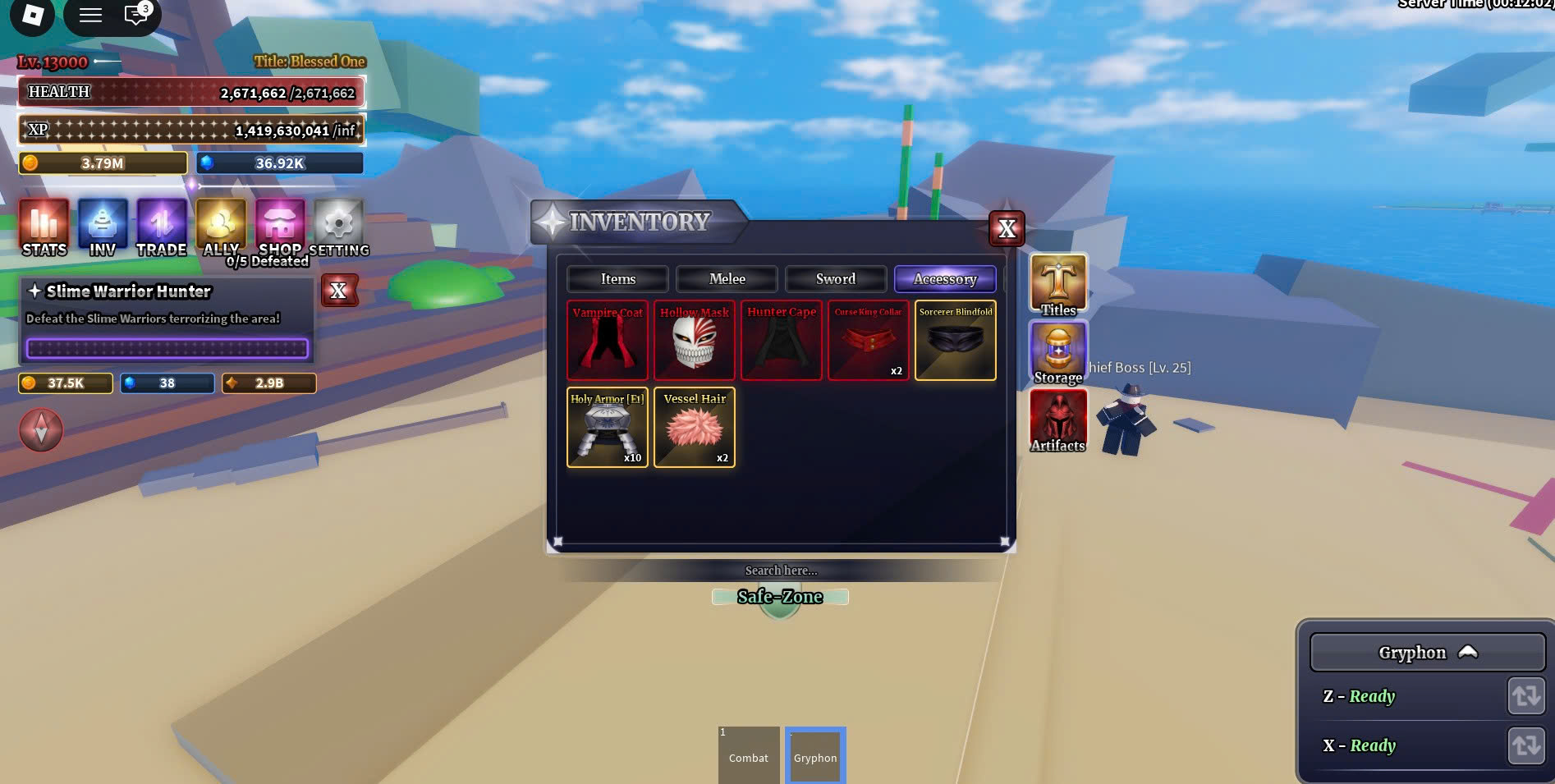This screenshot has width=1555, height=784.
Task: Open the Melee inventory tab
Action: (727, 279)
